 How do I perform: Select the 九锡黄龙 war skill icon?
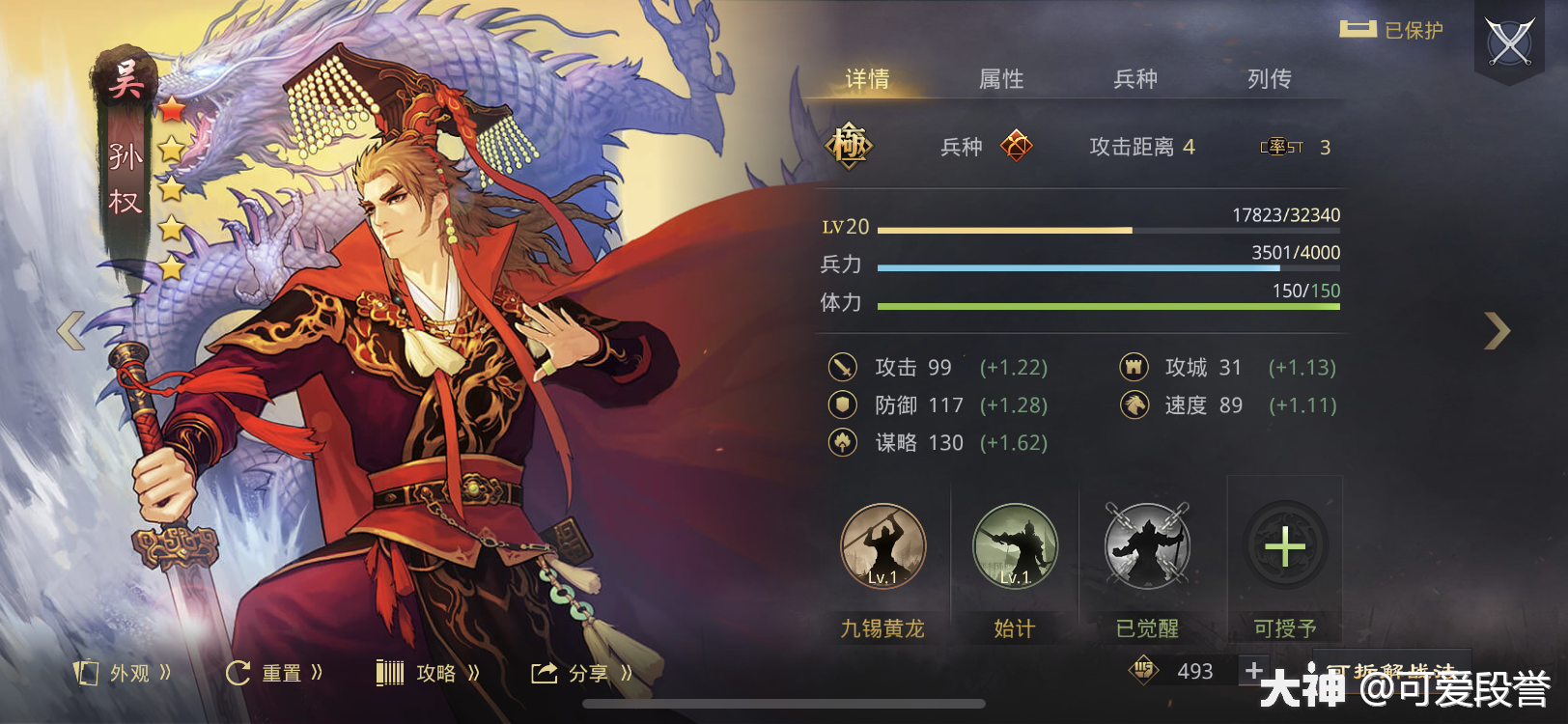coord(882,546)
